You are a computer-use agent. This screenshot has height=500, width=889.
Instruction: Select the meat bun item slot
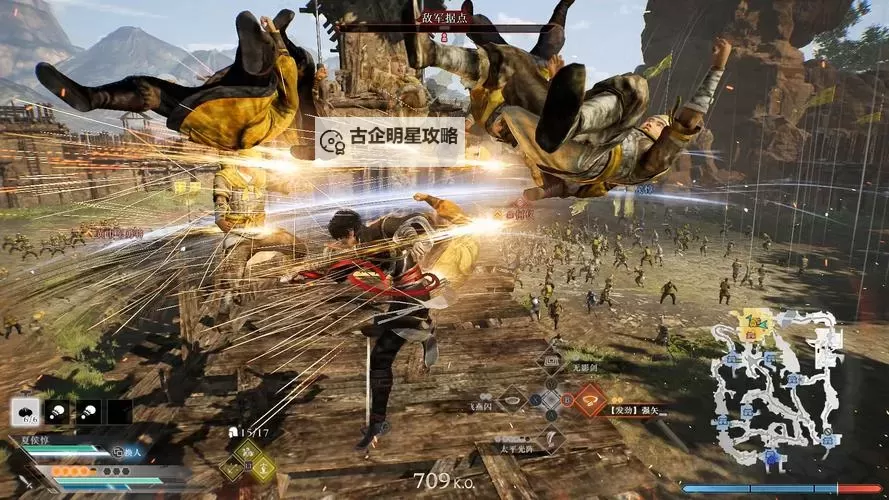click(x=24, y=411)
